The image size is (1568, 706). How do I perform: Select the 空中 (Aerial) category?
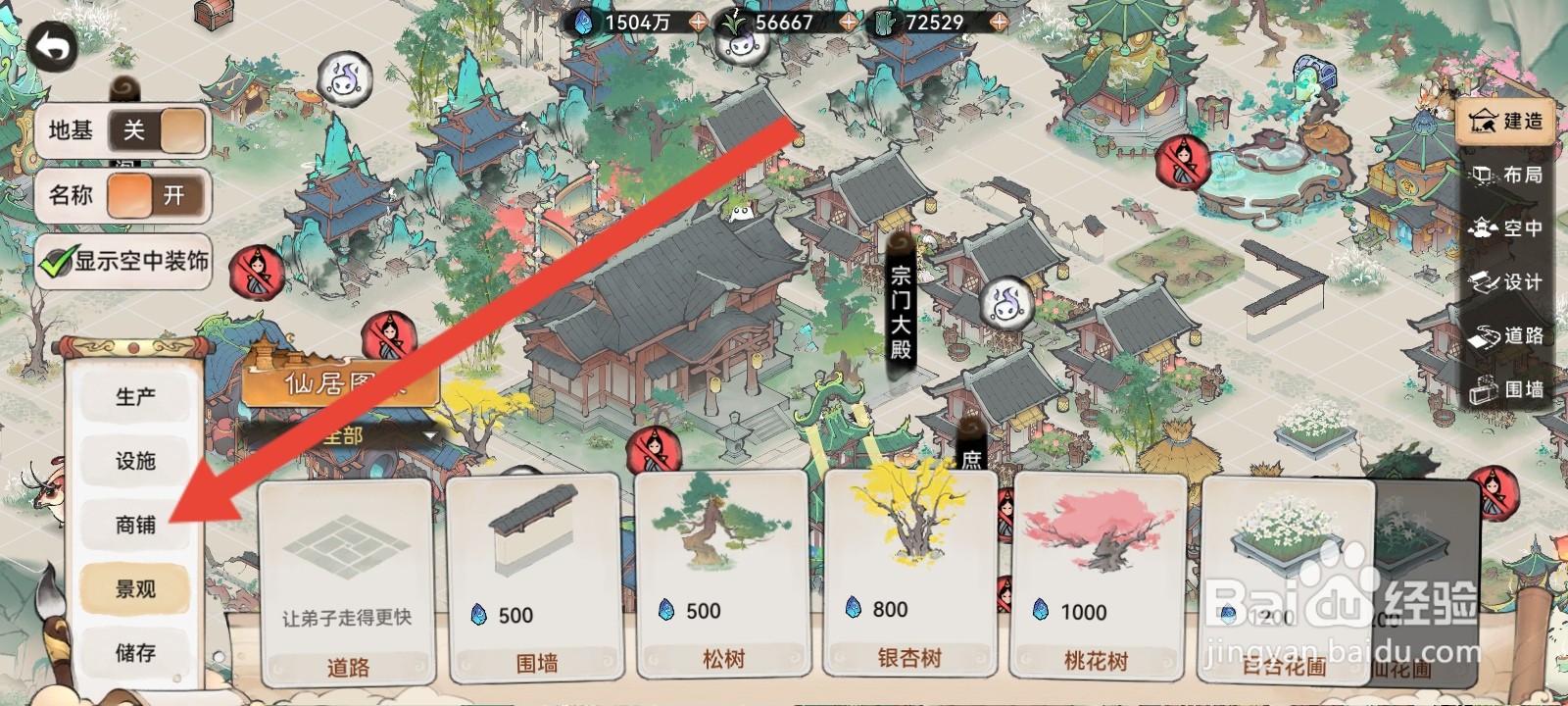[x=1509, y=228]
